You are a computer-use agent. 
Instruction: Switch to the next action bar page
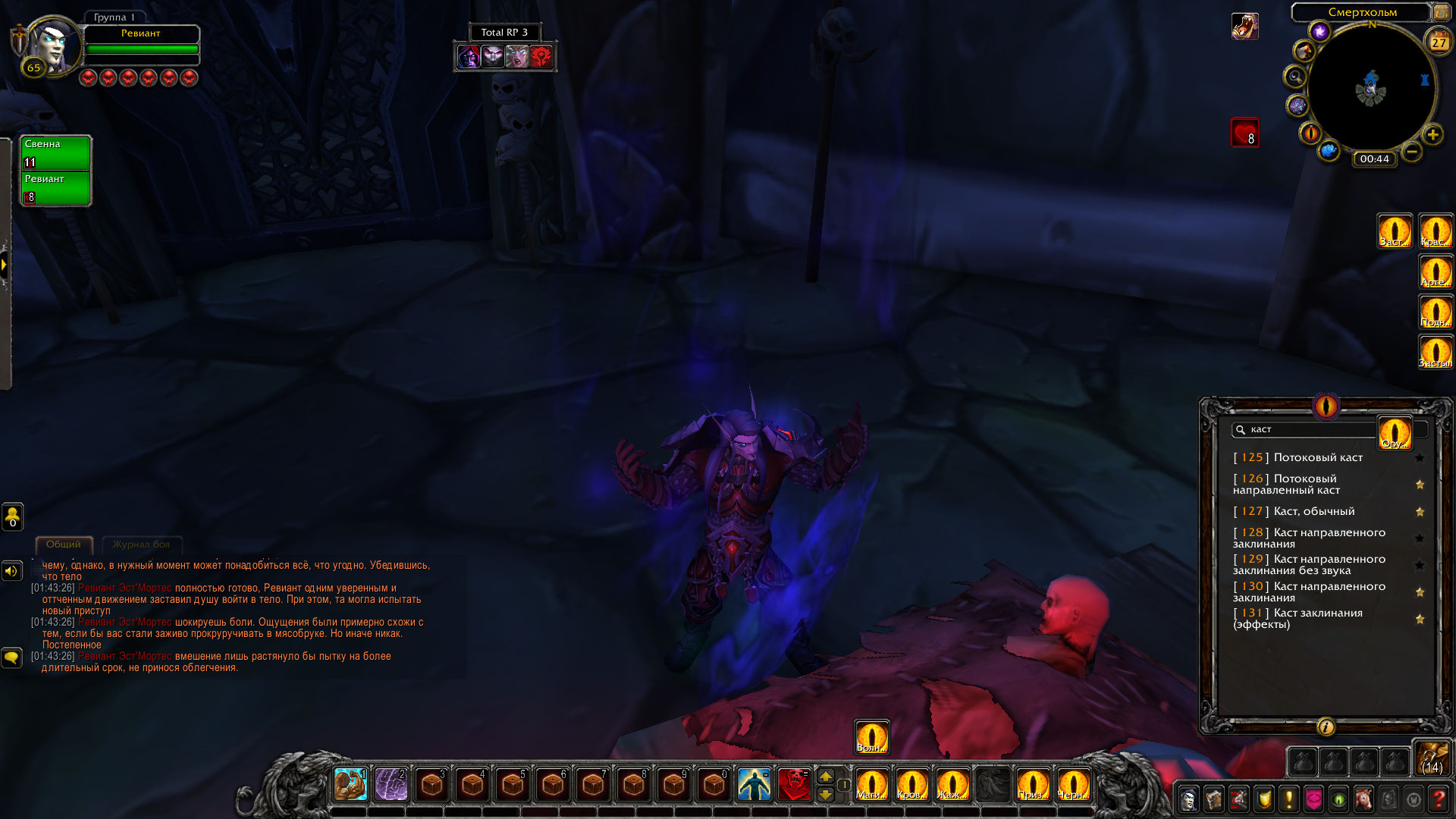coord(826,777)
